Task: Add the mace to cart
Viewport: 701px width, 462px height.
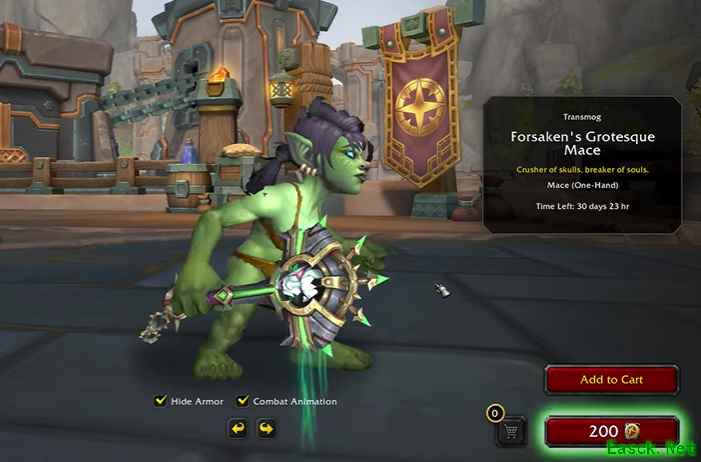Action: (x=611, y=380)
